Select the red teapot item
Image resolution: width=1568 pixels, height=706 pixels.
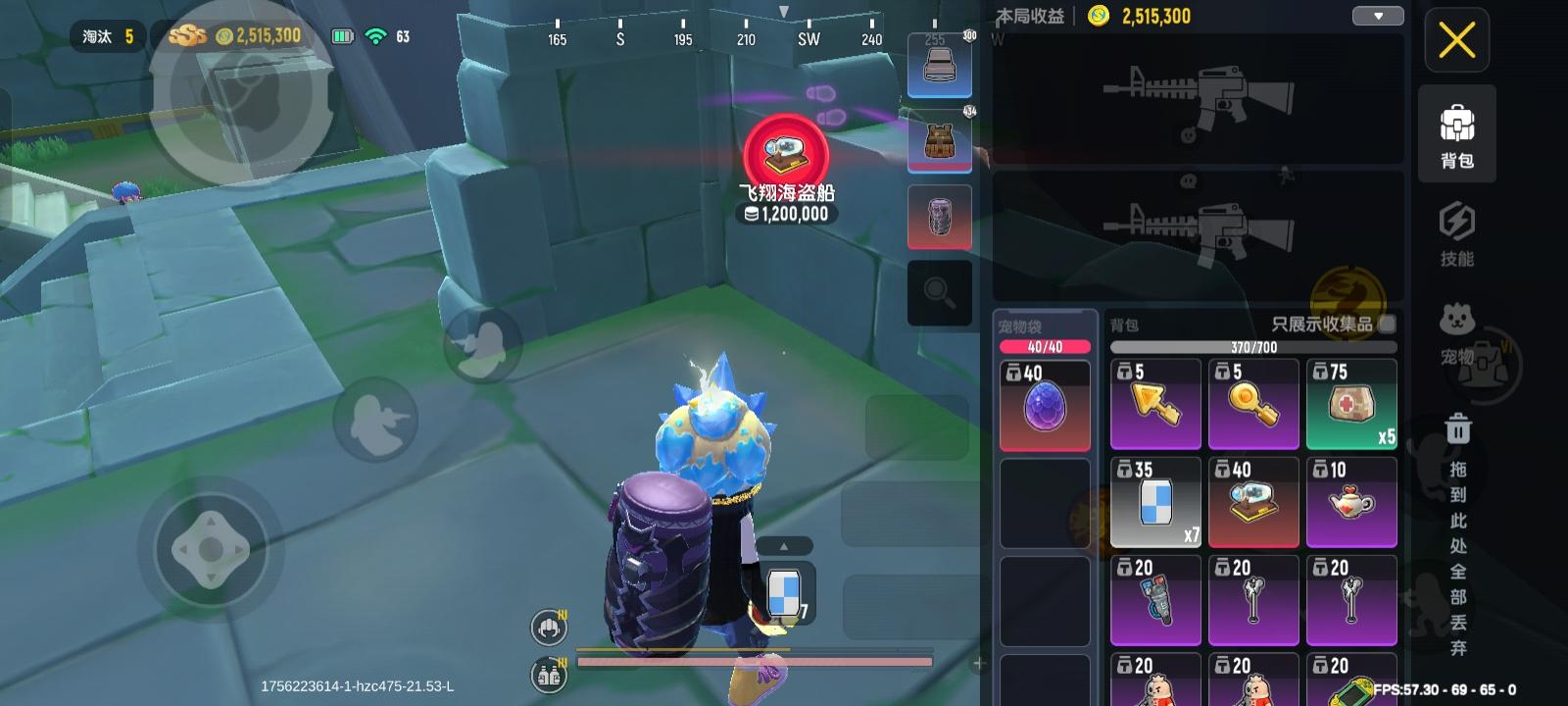click(1351, 502)
